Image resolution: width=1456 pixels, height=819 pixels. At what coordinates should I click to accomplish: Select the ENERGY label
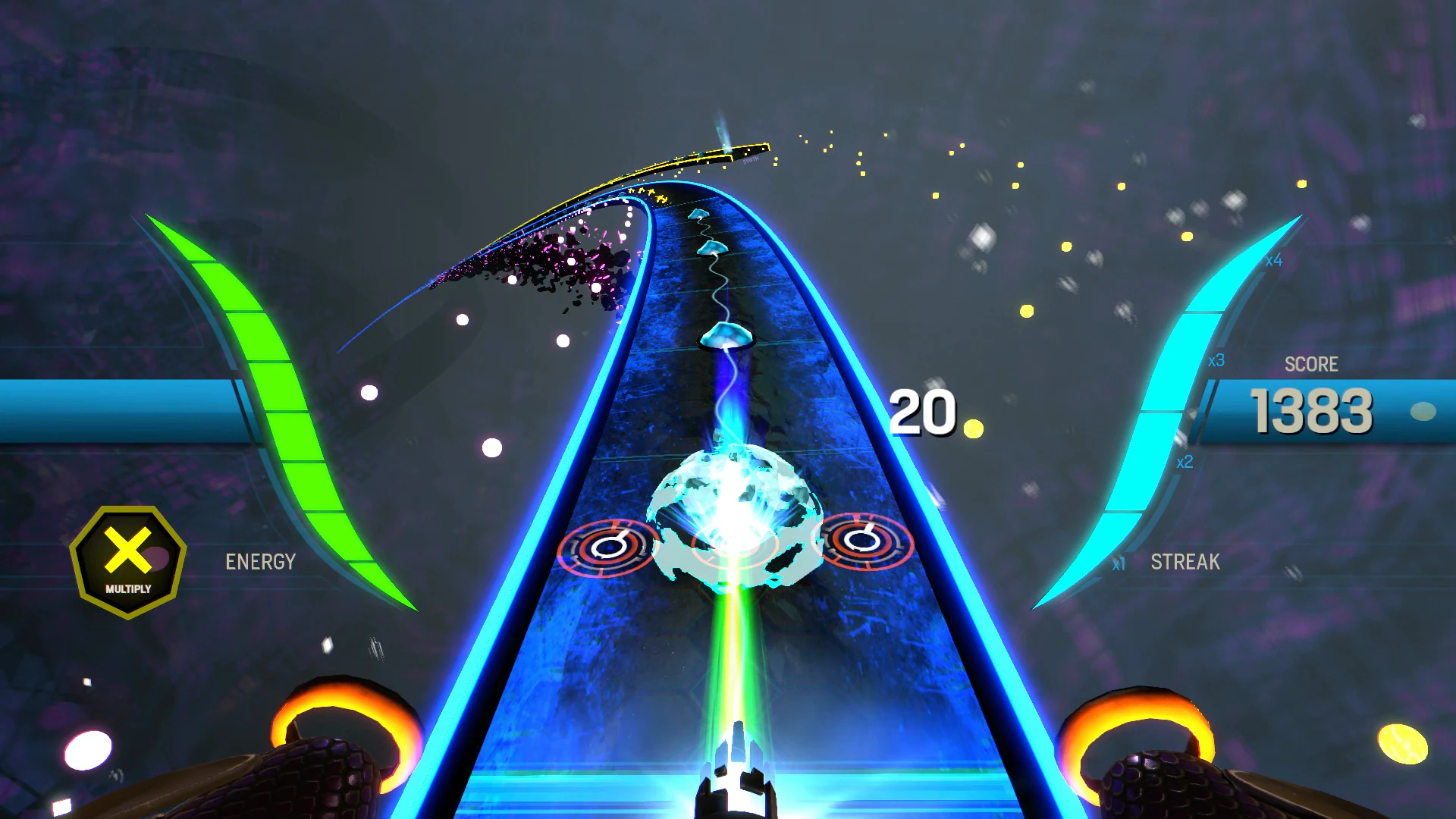[x=259, y=562]
